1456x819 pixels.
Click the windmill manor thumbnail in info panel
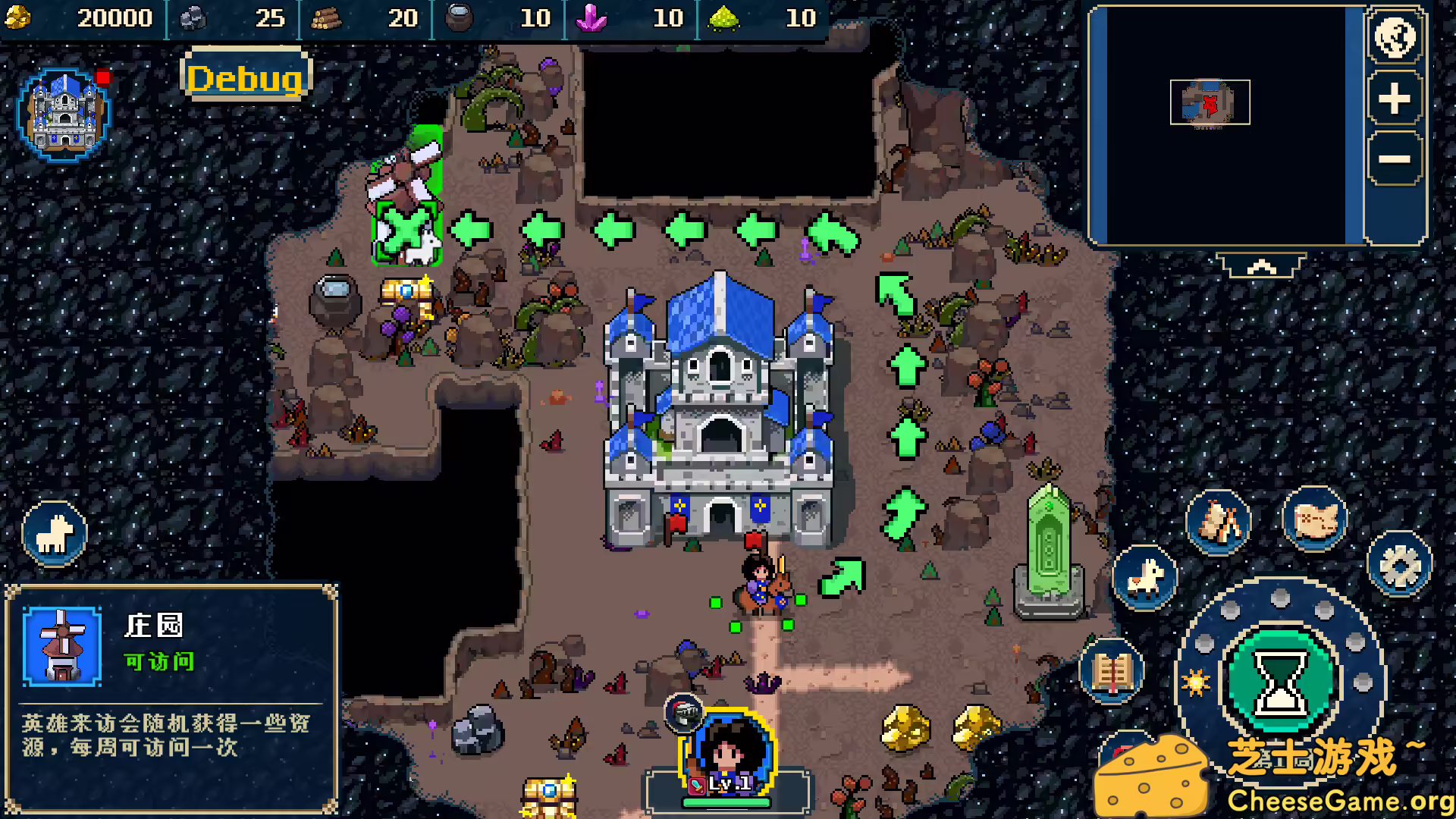(62, 646)
